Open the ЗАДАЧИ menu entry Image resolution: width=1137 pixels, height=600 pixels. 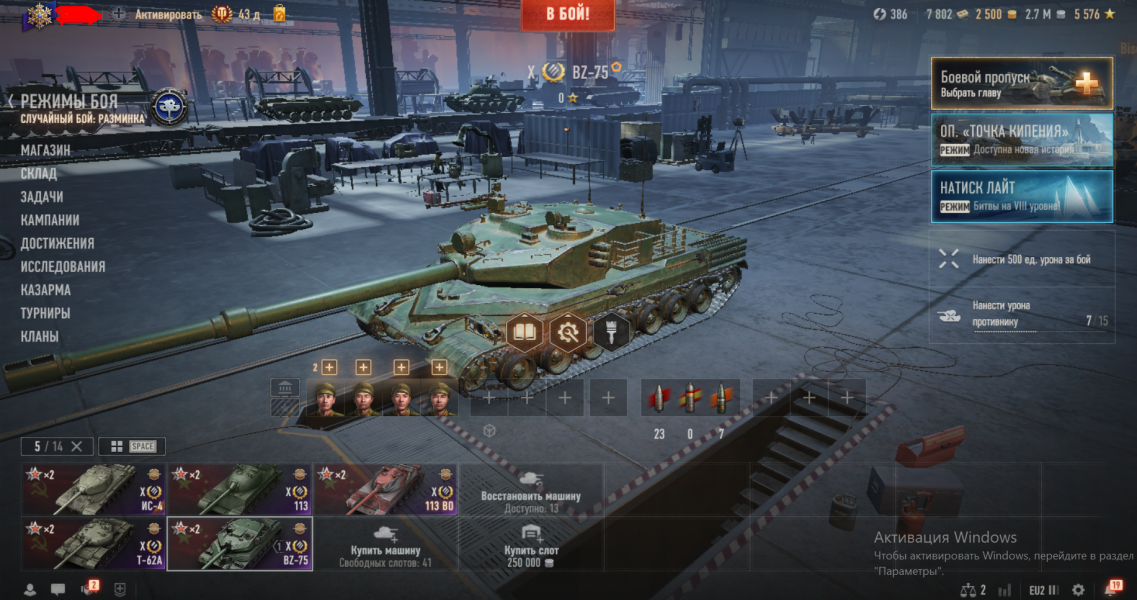42,197
